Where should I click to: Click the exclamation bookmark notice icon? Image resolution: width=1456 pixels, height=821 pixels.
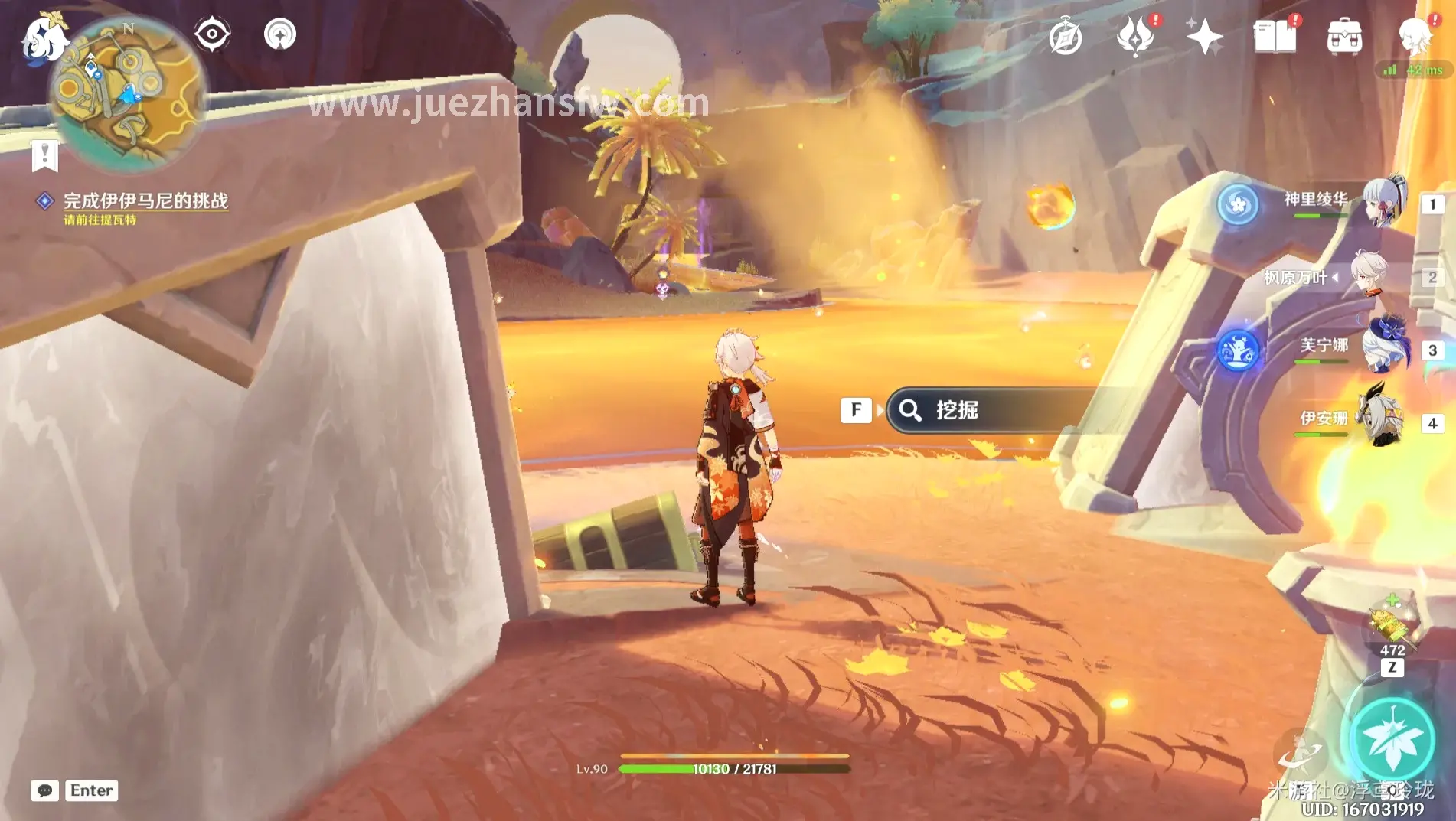[x=45, y=155]
